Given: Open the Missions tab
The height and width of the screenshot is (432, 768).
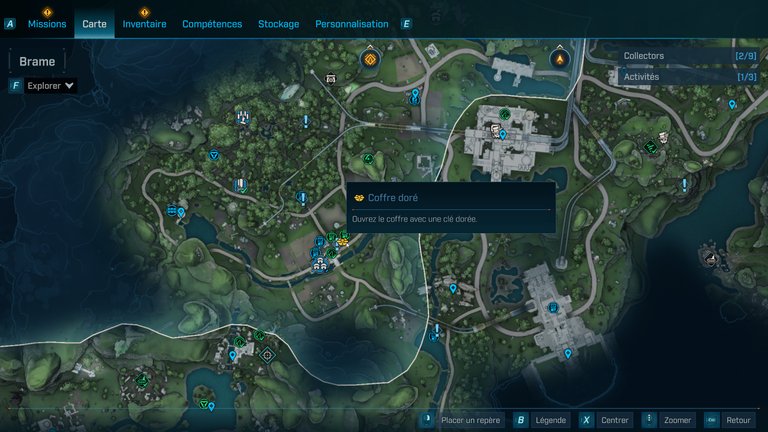Looking at the screenshot, I should [47, 24].
